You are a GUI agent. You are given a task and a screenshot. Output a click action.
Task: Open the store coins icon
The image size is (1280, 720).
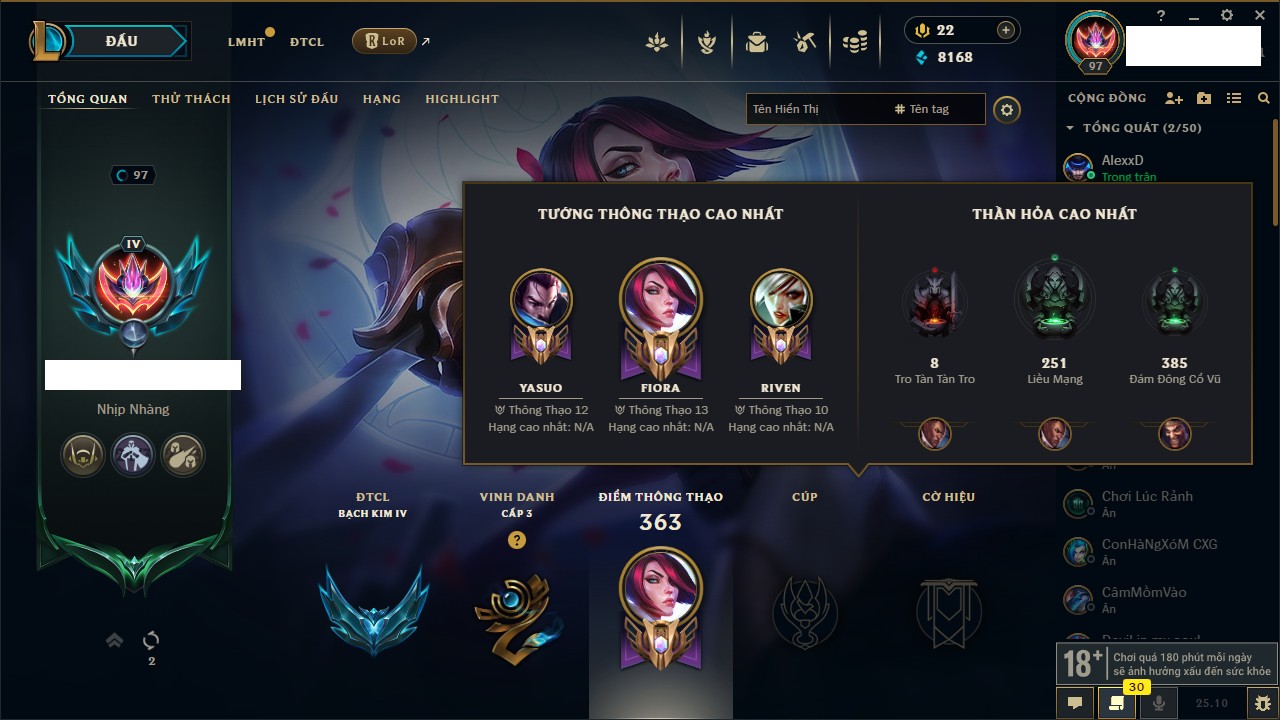[854, 42]
